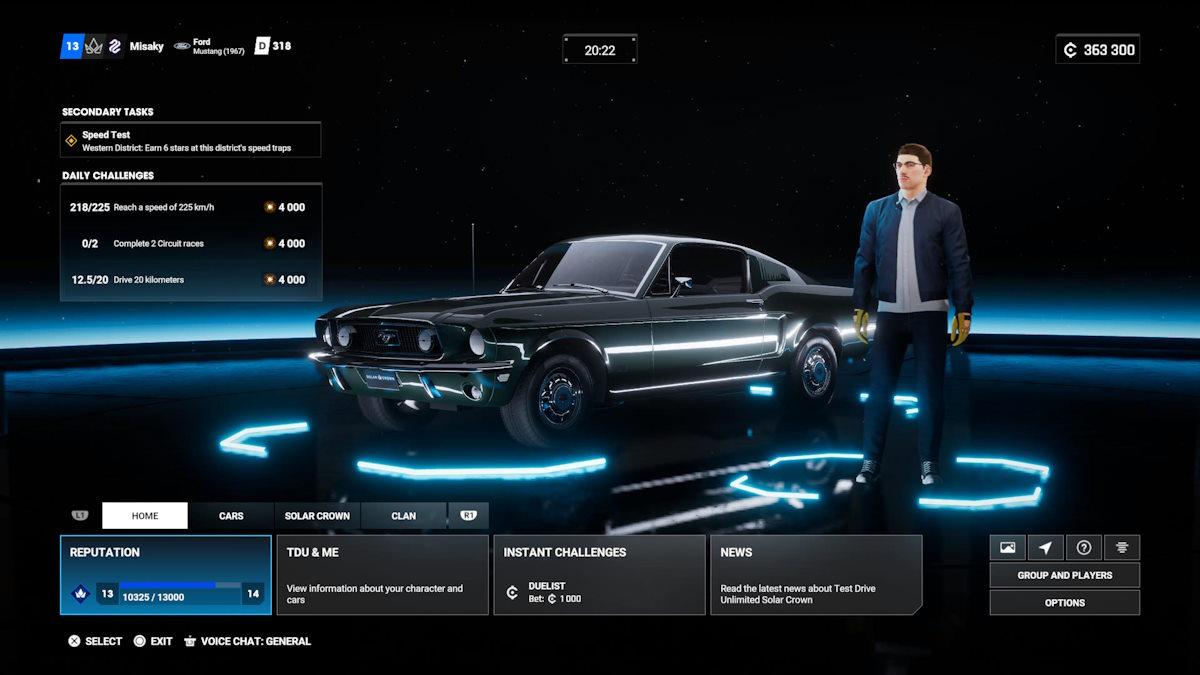1200x675 pixels.
Task: Open the Reputation panel
Action: [x=166, y=575]
